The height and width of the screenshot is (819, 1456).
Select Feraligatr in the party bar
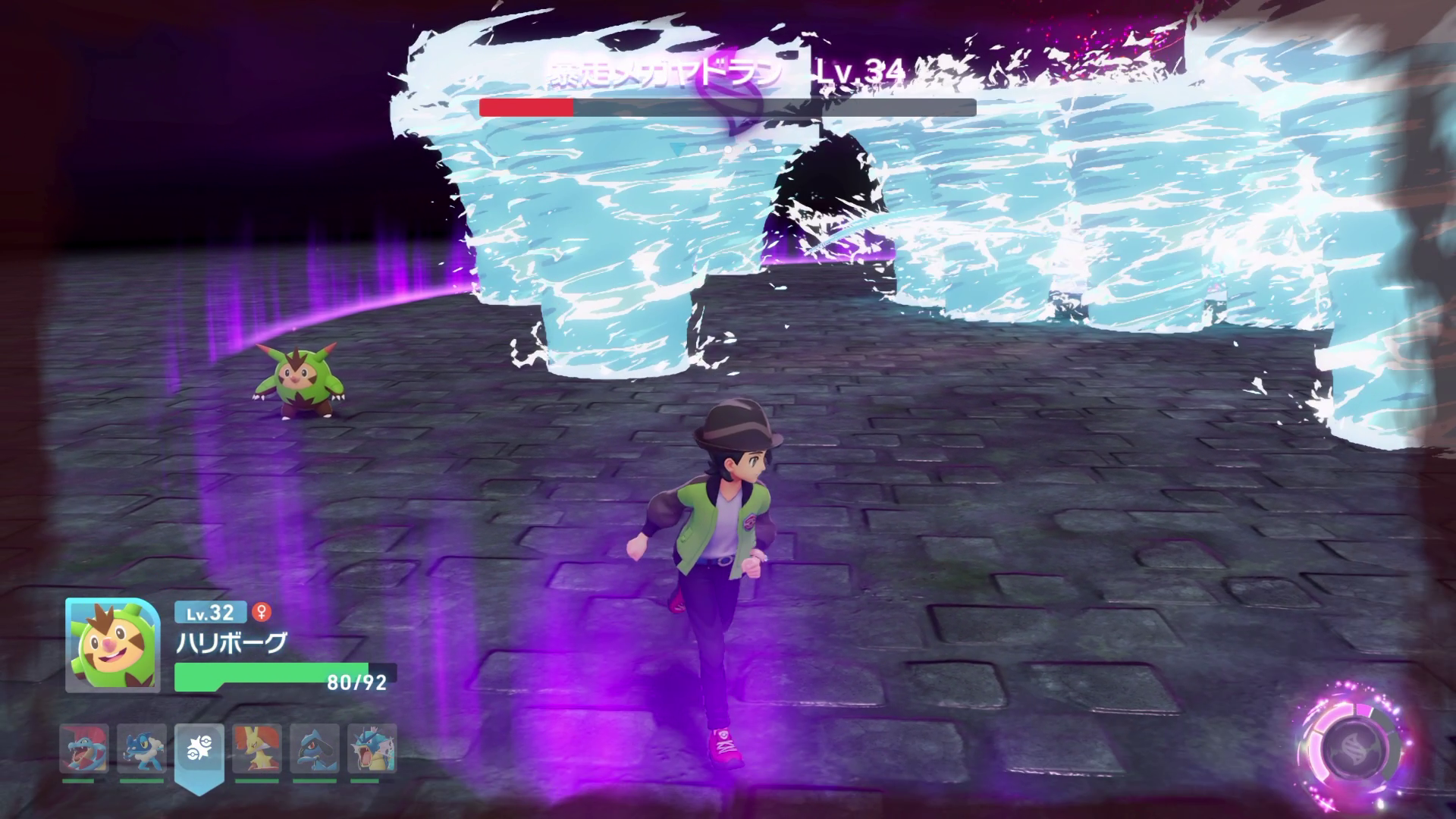pos(84,748)
